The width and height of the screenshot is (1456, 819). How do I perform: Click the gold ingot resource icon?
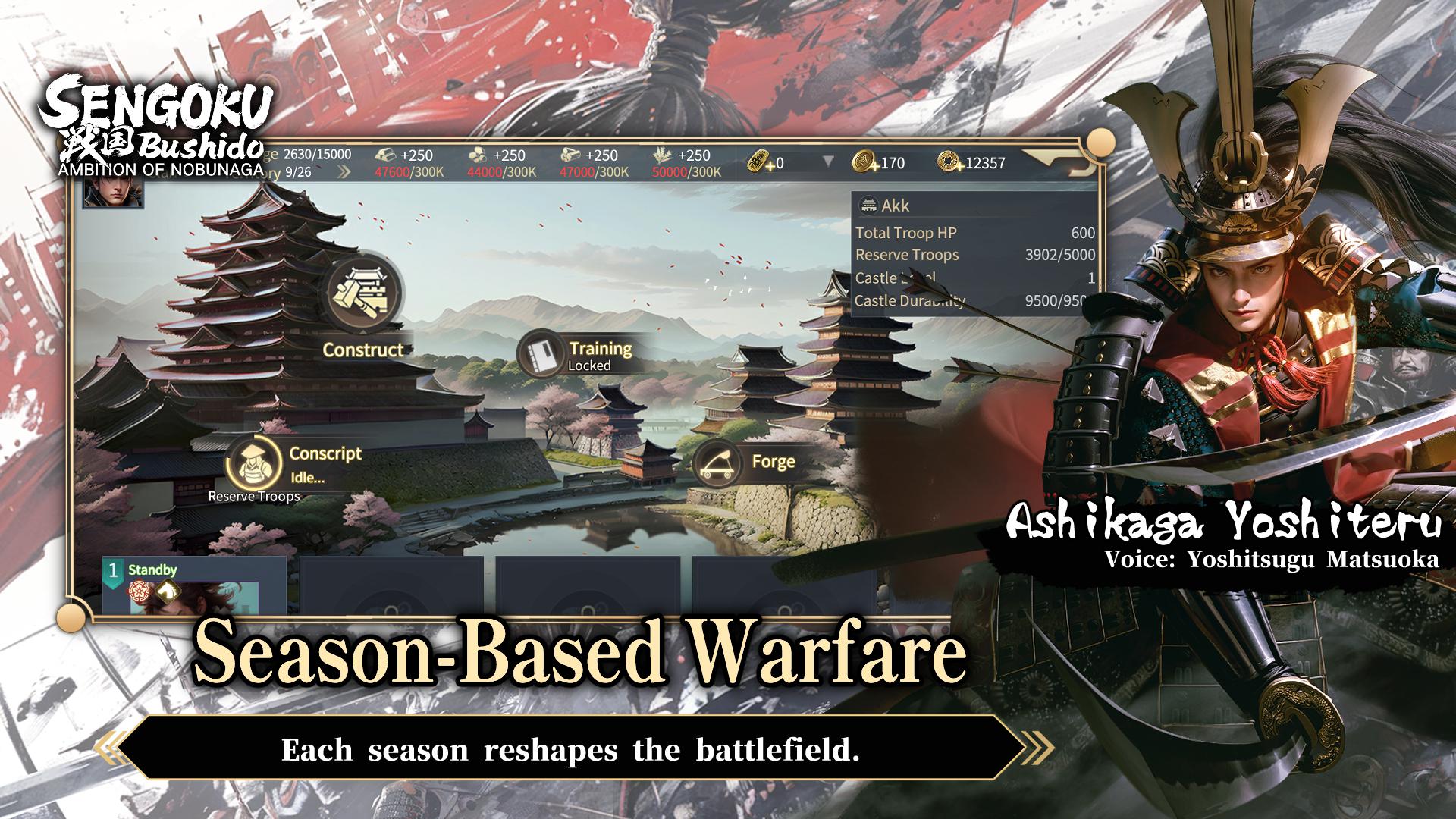click(x=385, y=154)
